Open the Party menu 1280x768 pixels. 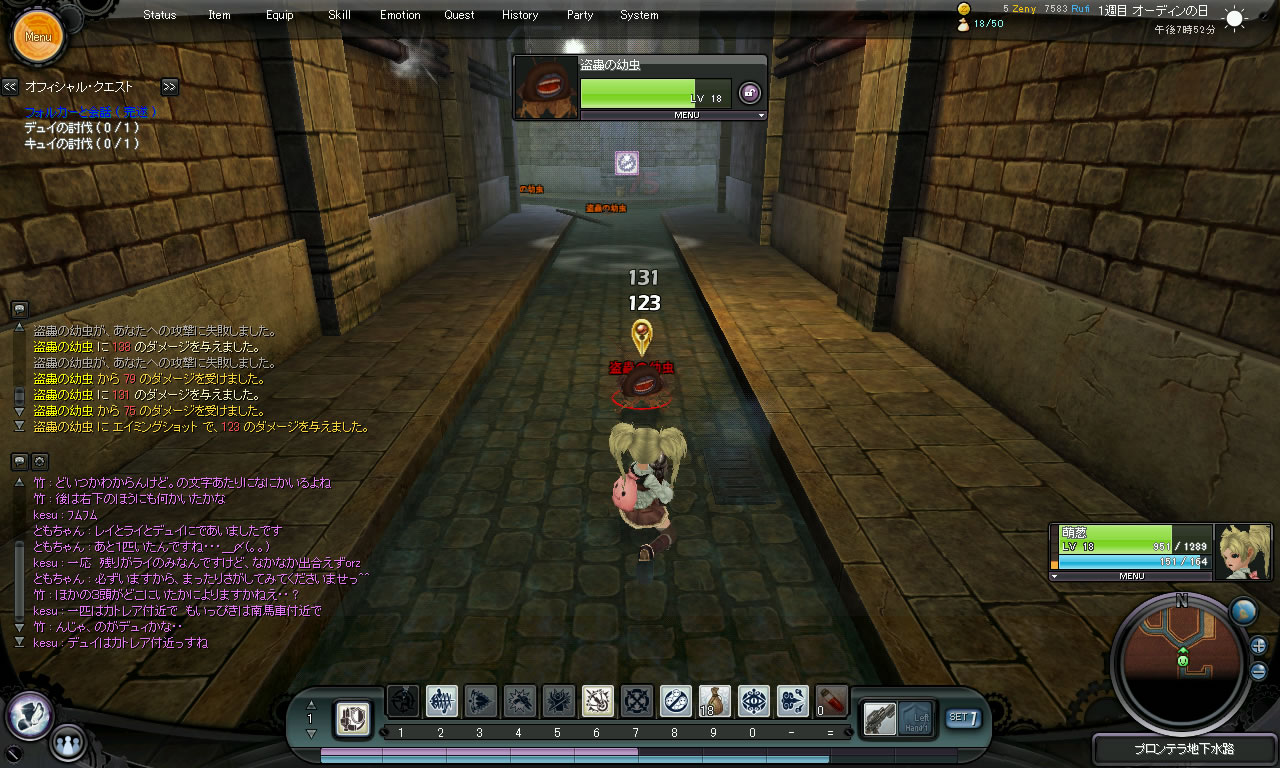(x=580, y=15)
